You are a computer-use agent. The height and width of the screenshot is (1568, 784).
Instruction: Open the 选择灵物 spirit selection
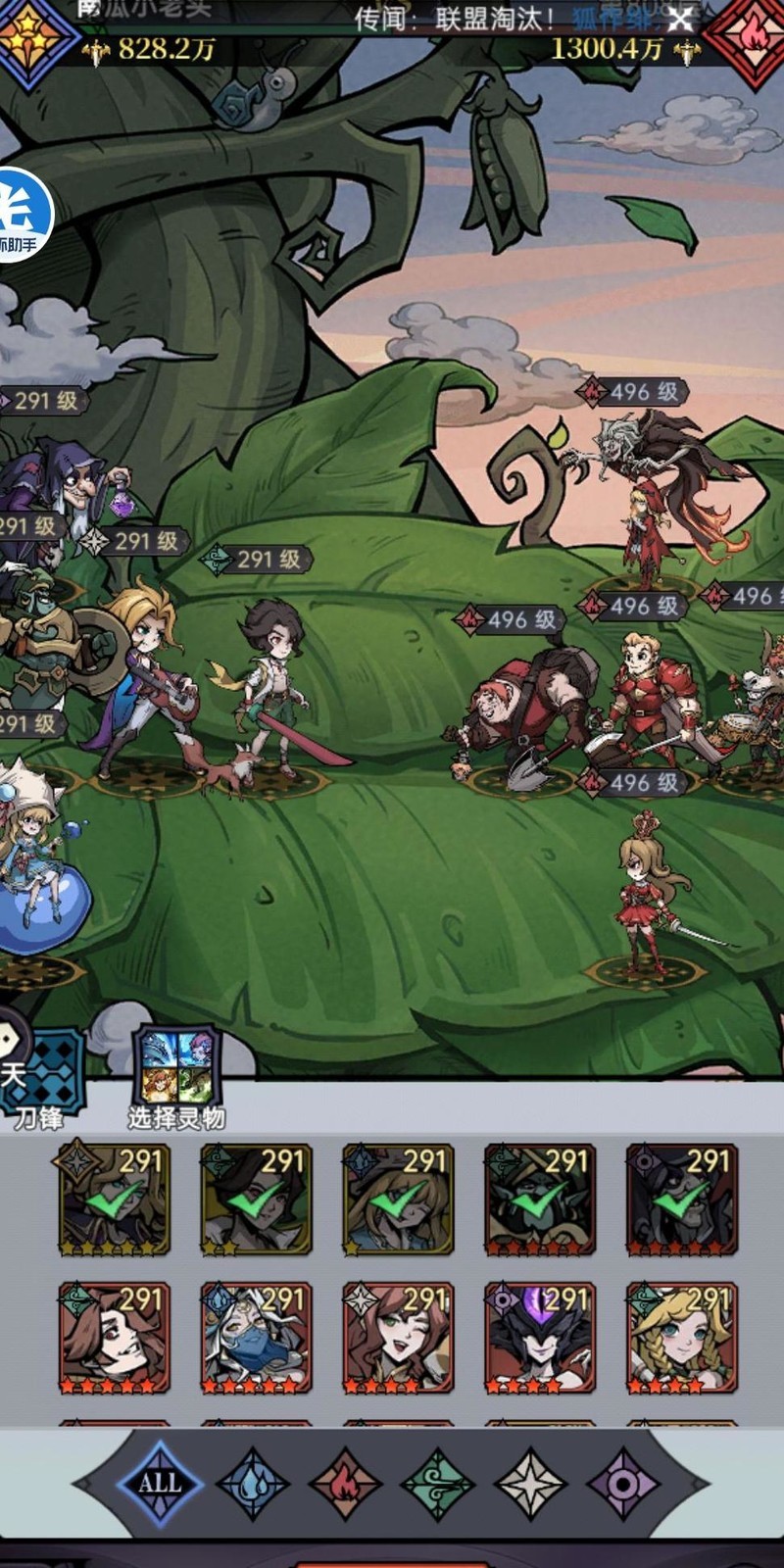point(176,1068)
